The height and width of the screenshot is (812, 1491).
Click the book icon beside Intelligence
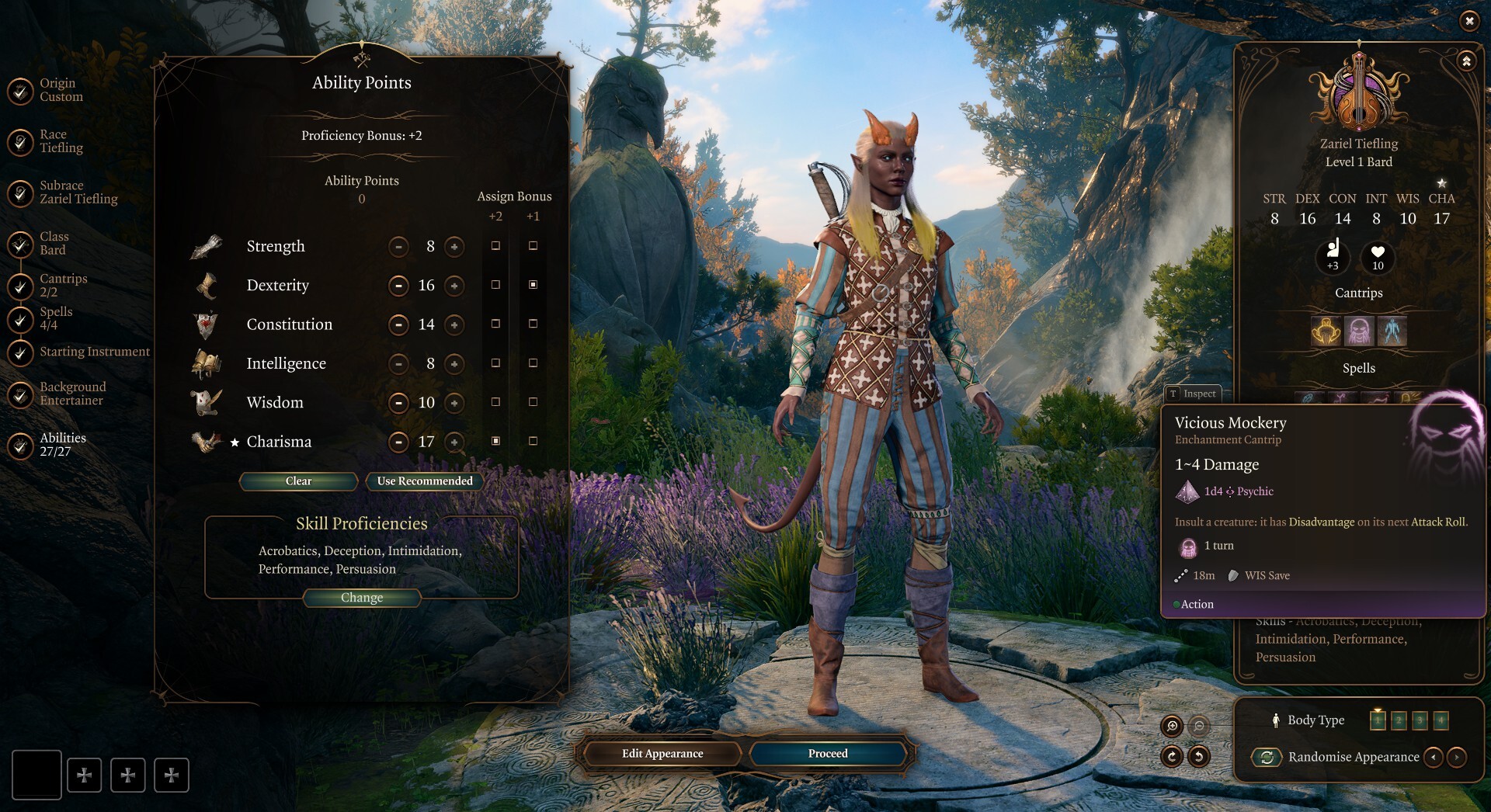coord(207,361)
